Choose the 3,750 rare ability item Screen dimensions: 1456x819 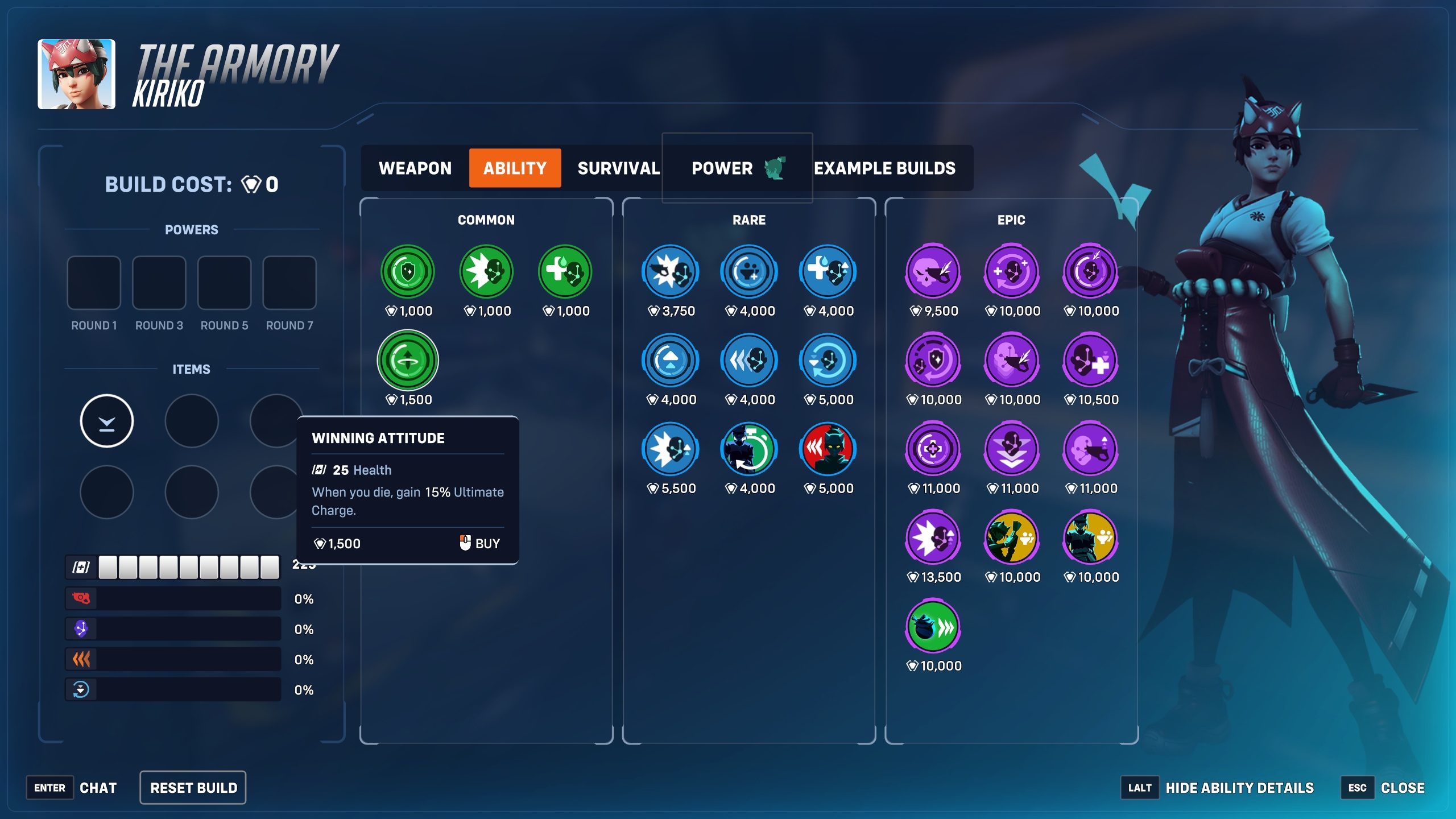[x=670, y=272]
